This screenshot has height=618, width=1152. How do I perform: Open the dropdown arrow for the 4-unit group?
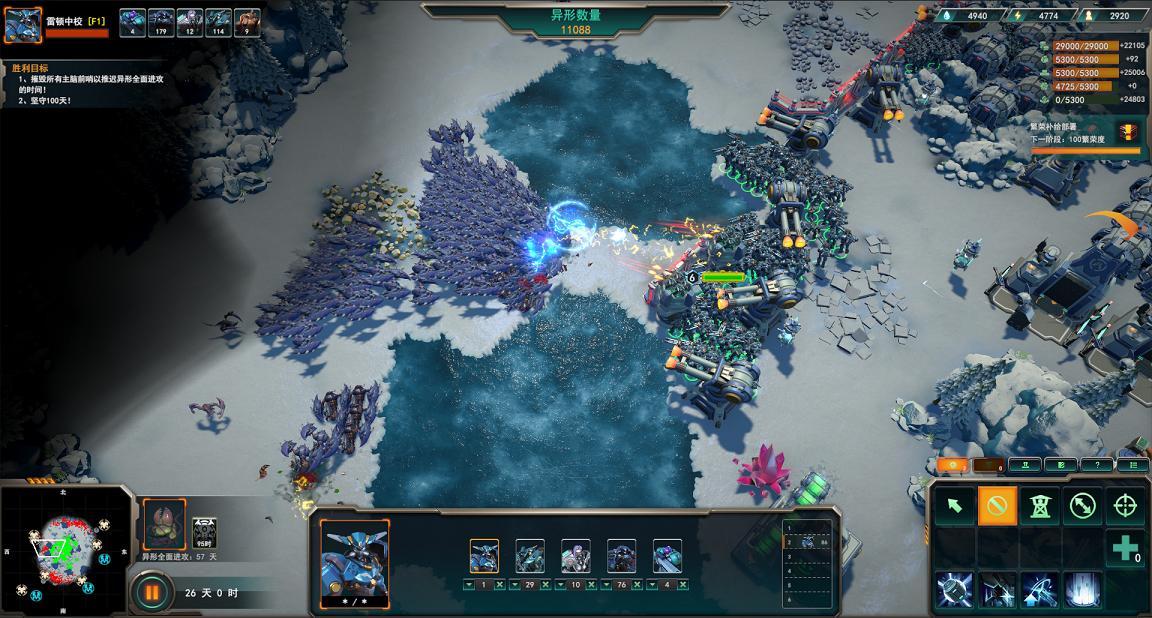click(652, 584)
